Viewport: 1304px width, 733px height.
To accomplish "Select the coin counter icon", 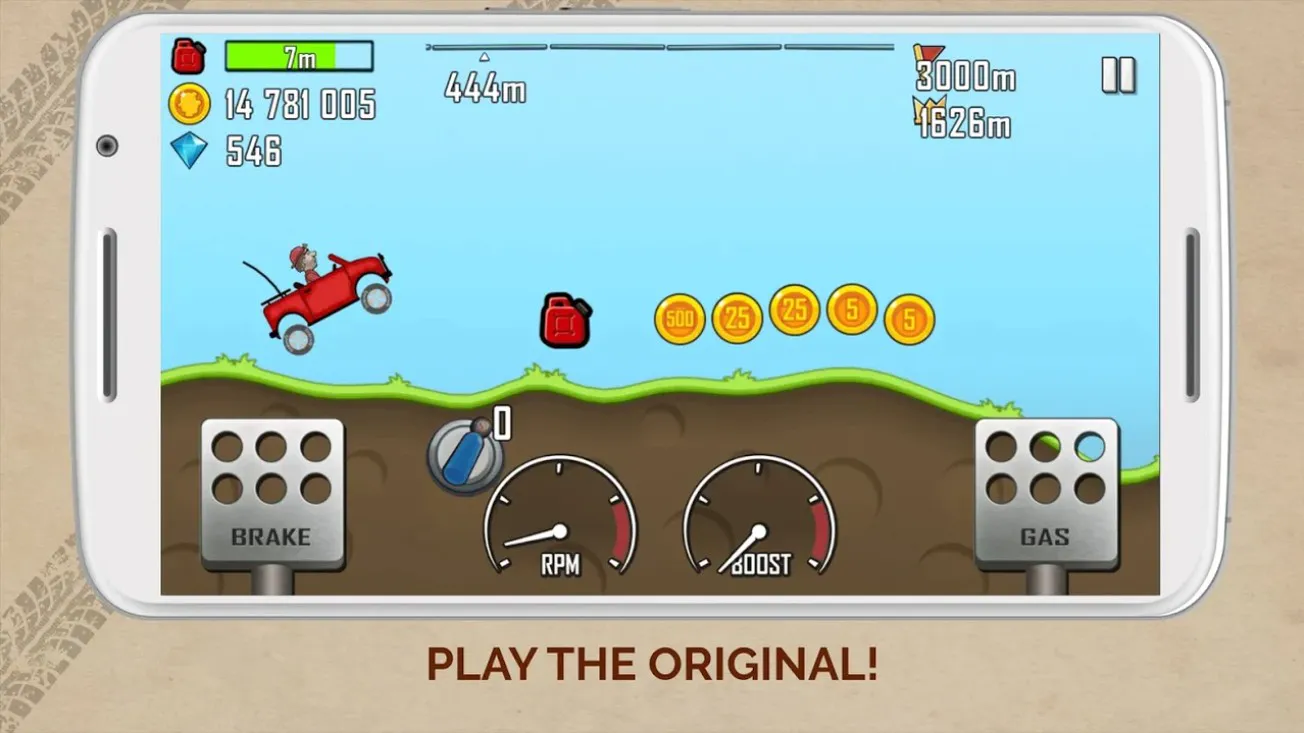I will pyautogui.click(x=190, y=106).
